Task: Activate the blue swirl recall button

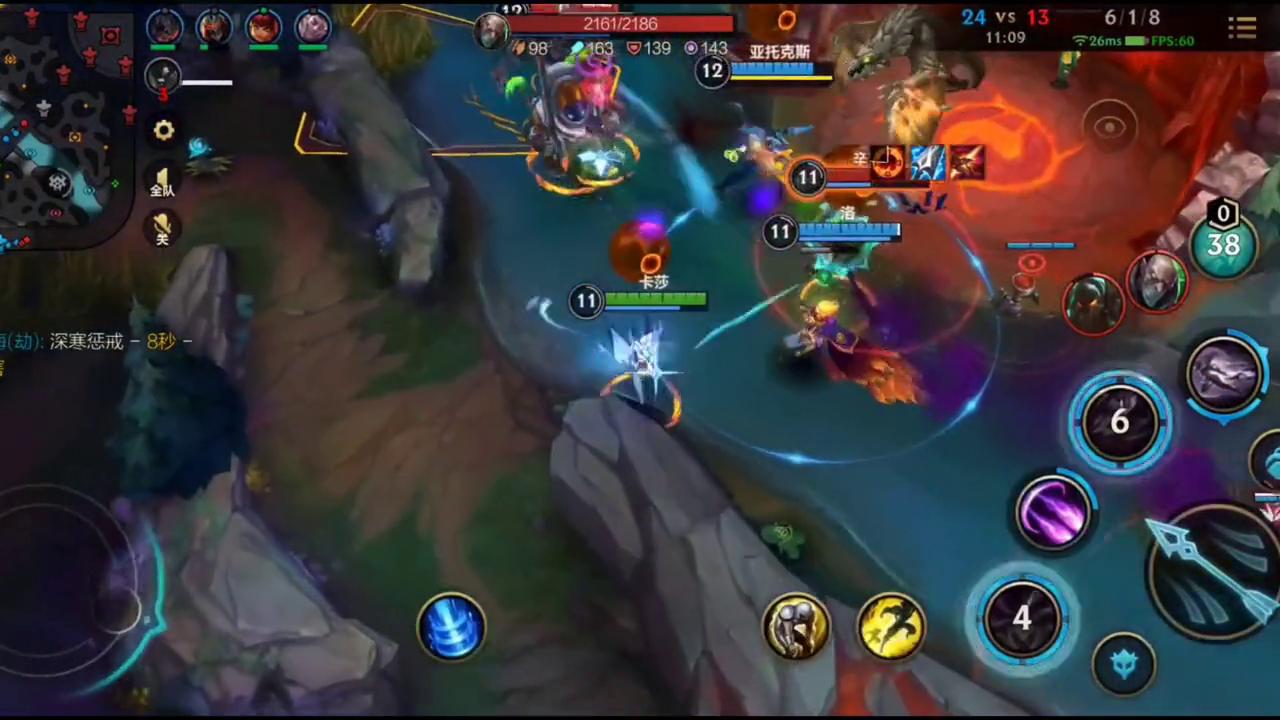Action: click(x=451, y=627)
